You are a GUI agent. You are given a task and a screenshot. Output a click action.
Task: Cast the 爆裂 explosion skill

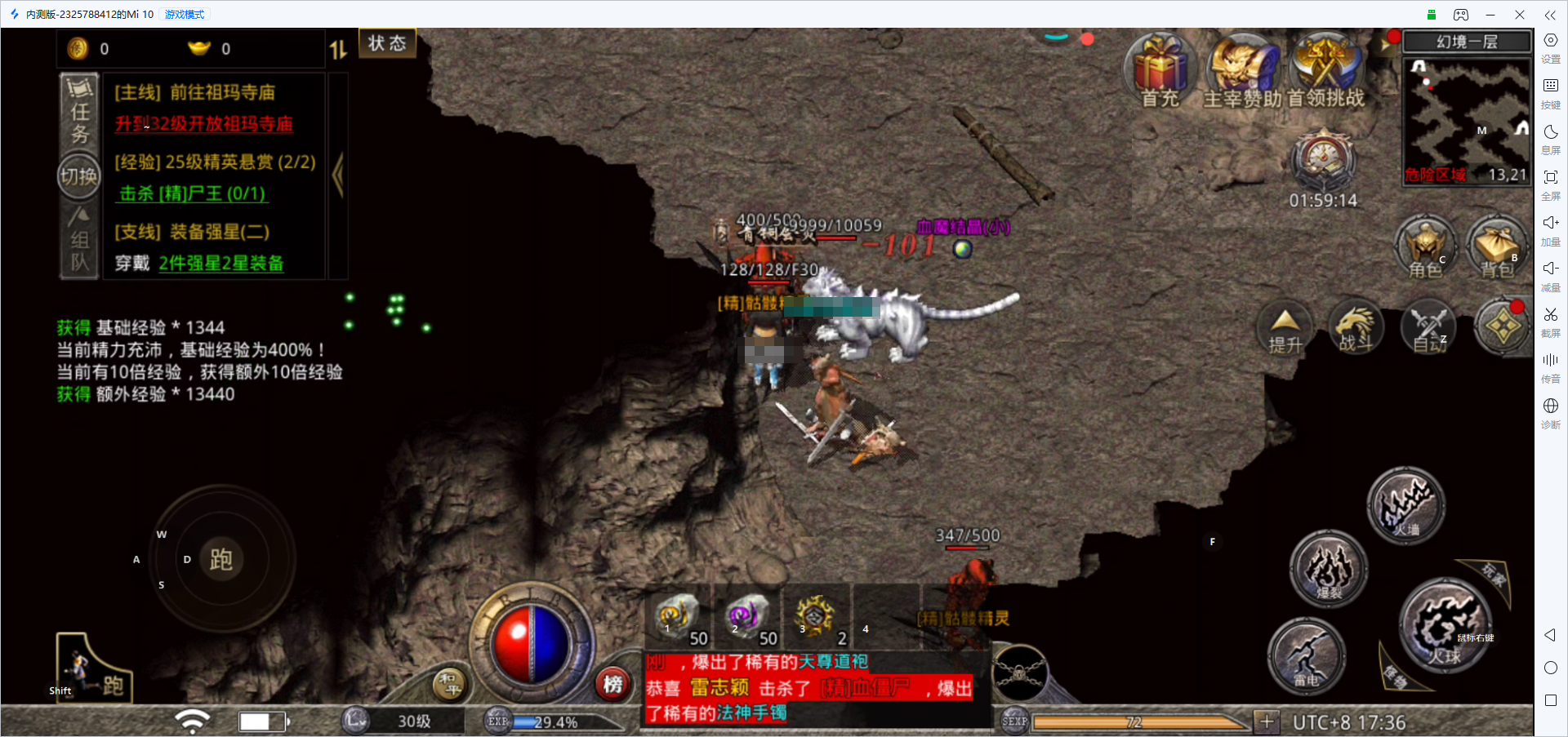click(1329, 568)
